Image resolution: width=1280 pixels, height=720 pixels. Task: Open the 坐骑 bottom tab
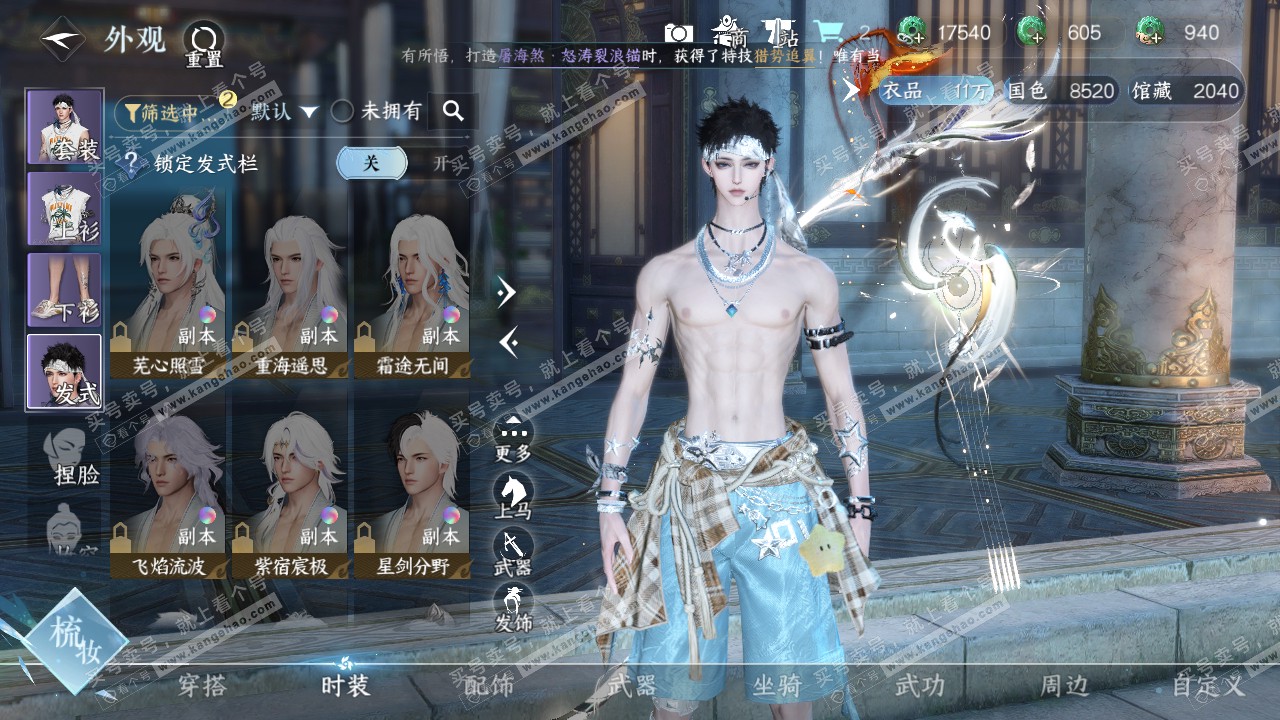[776, 685]
